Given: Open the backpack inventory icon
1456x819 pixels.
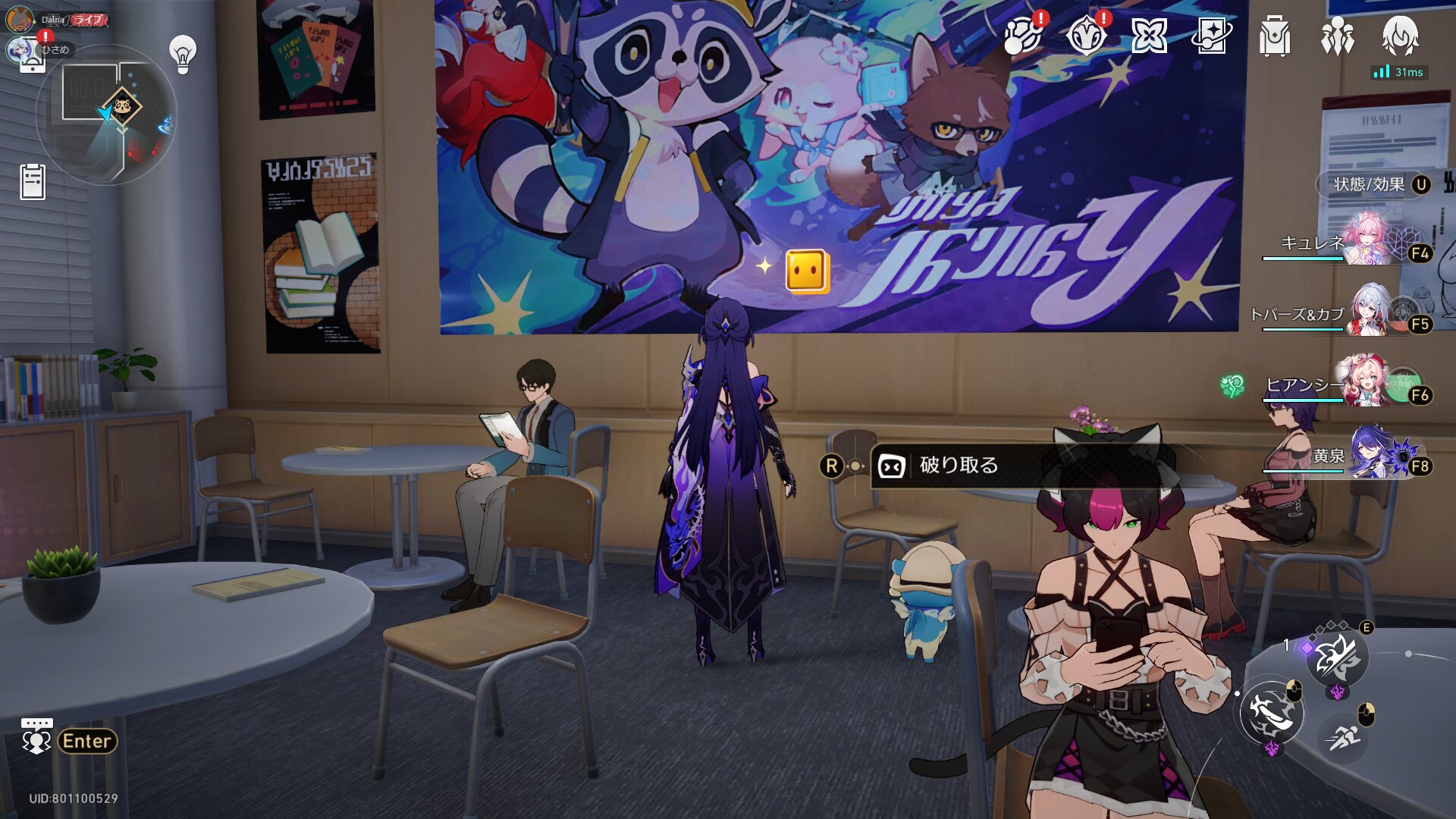Looking at the screenshot, I should coord(1274,36).
